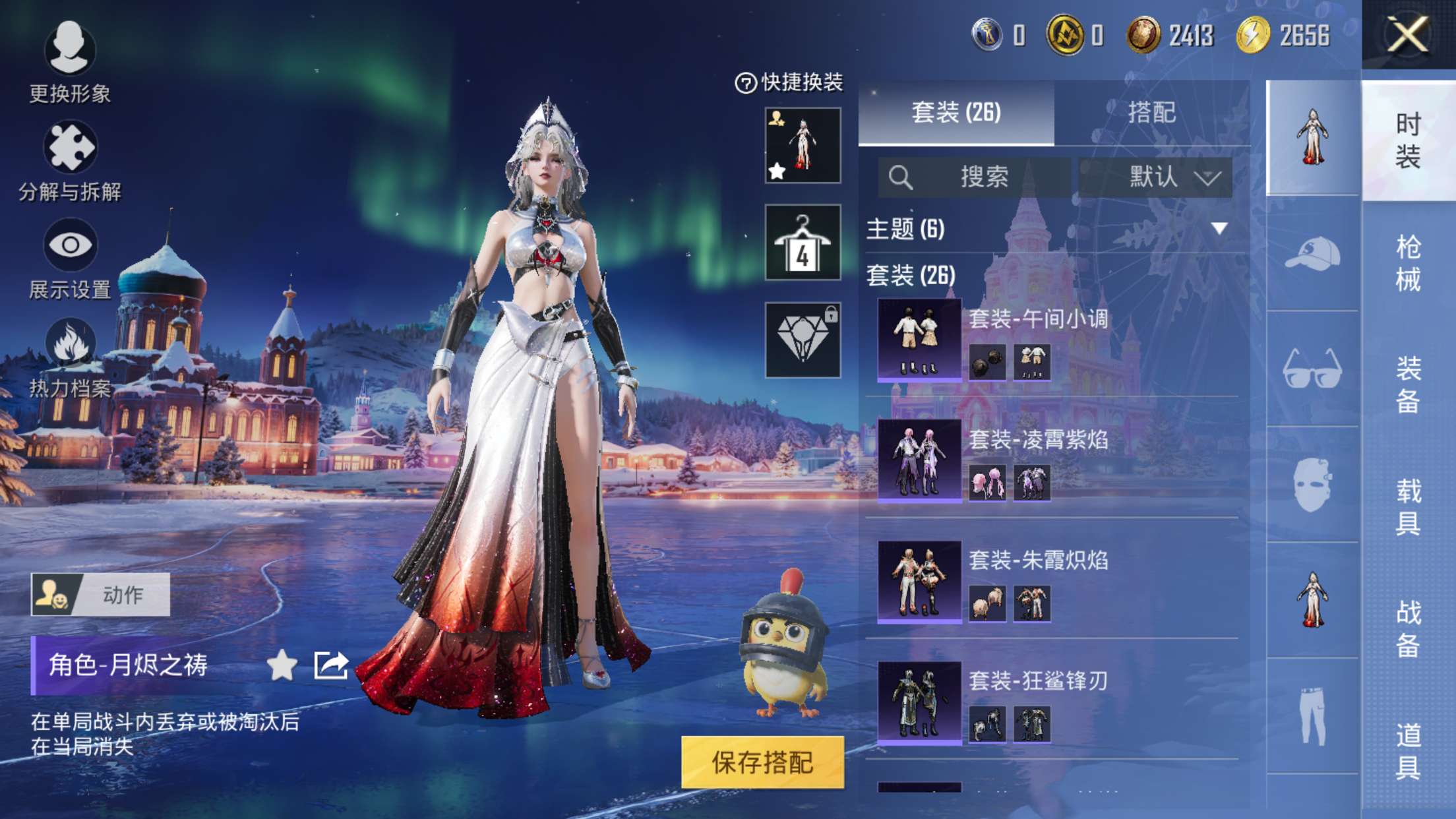Share the outfit with the arrow icon
The width and height of the screenshot is (1456, 819).
click(x=330, y=665)
